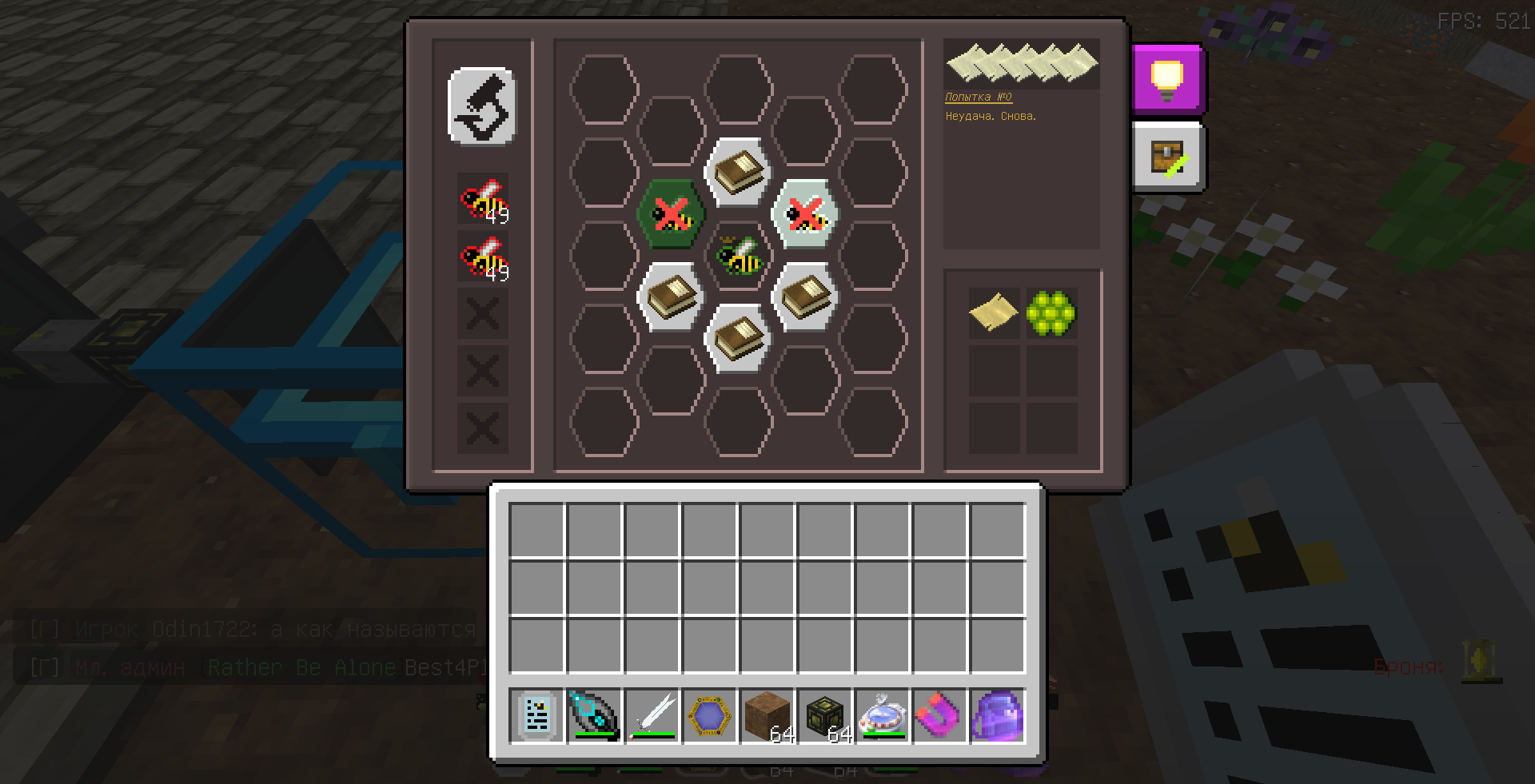Viewport: 1535px width, 784px height.
Task: Select the clipboard tablet in the hotbar
Action: click(x=537, y=715)
